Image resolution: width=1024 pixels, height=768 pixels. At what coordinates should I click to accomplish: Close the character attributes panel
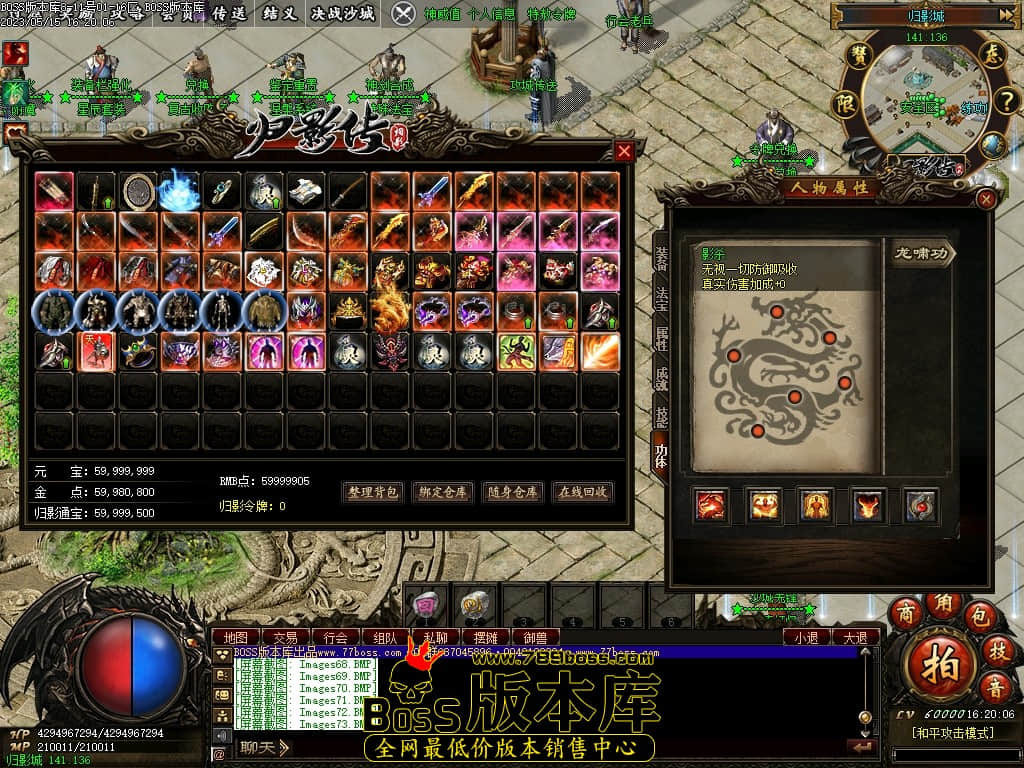click(986, 199)
